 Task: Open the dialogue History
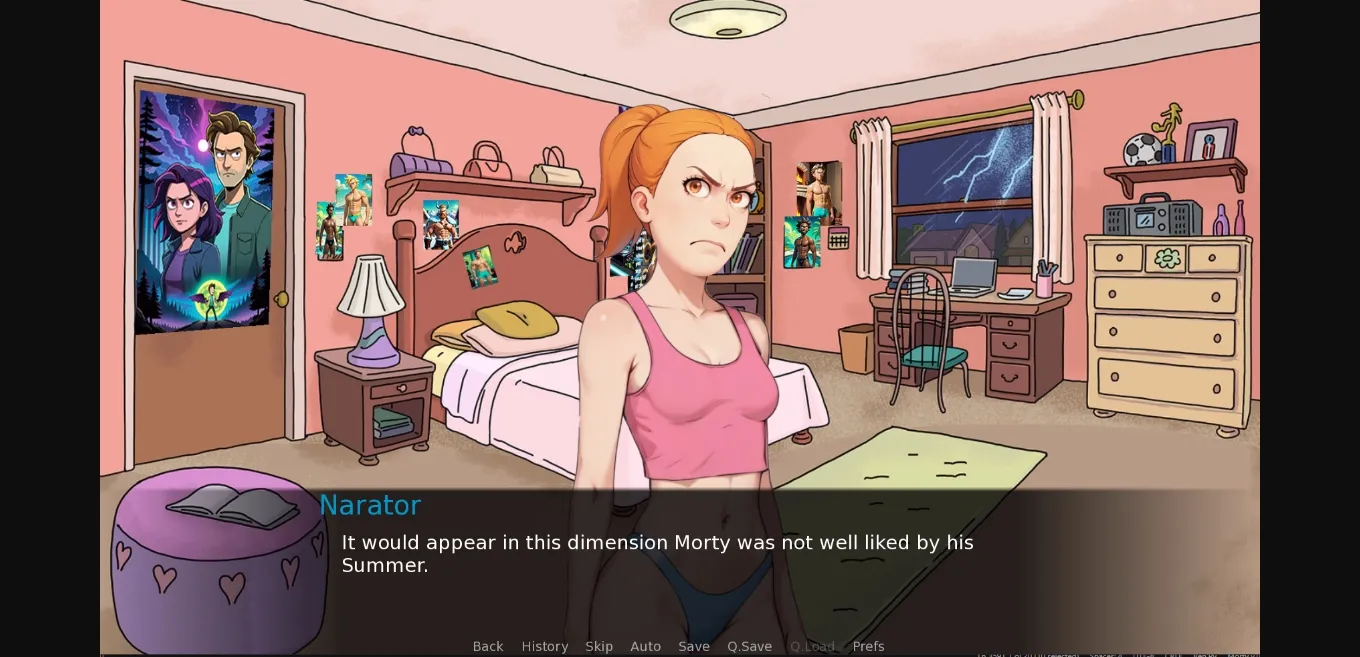click(x=545, y=646)
